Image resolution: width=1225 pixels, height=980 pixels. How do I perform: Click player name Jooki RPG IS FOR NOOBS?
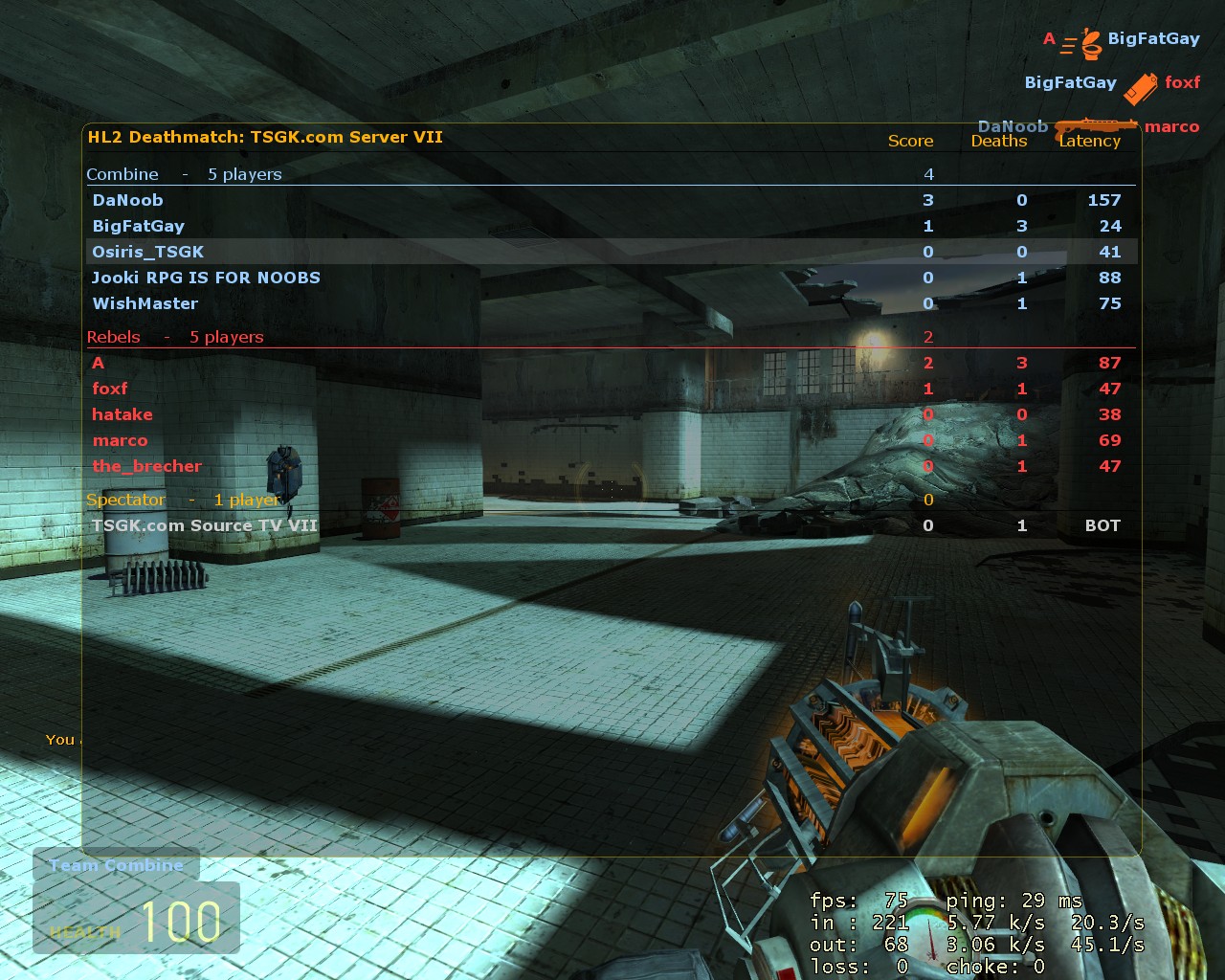coord(207,278)
